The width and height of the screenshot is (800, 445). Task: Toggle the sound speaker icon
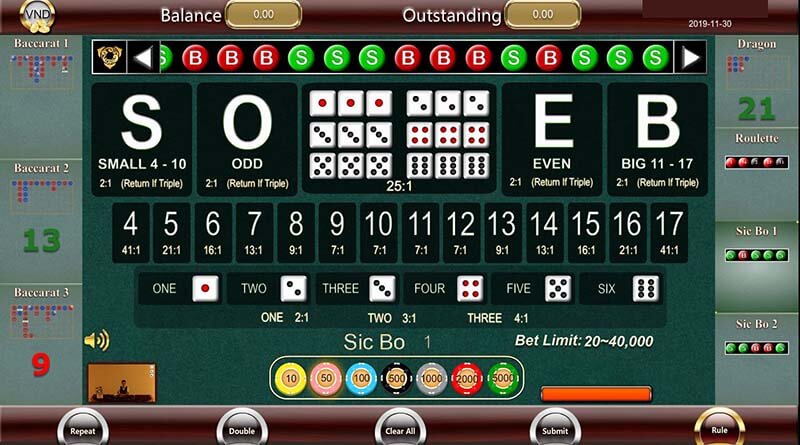tap(97, 341)
